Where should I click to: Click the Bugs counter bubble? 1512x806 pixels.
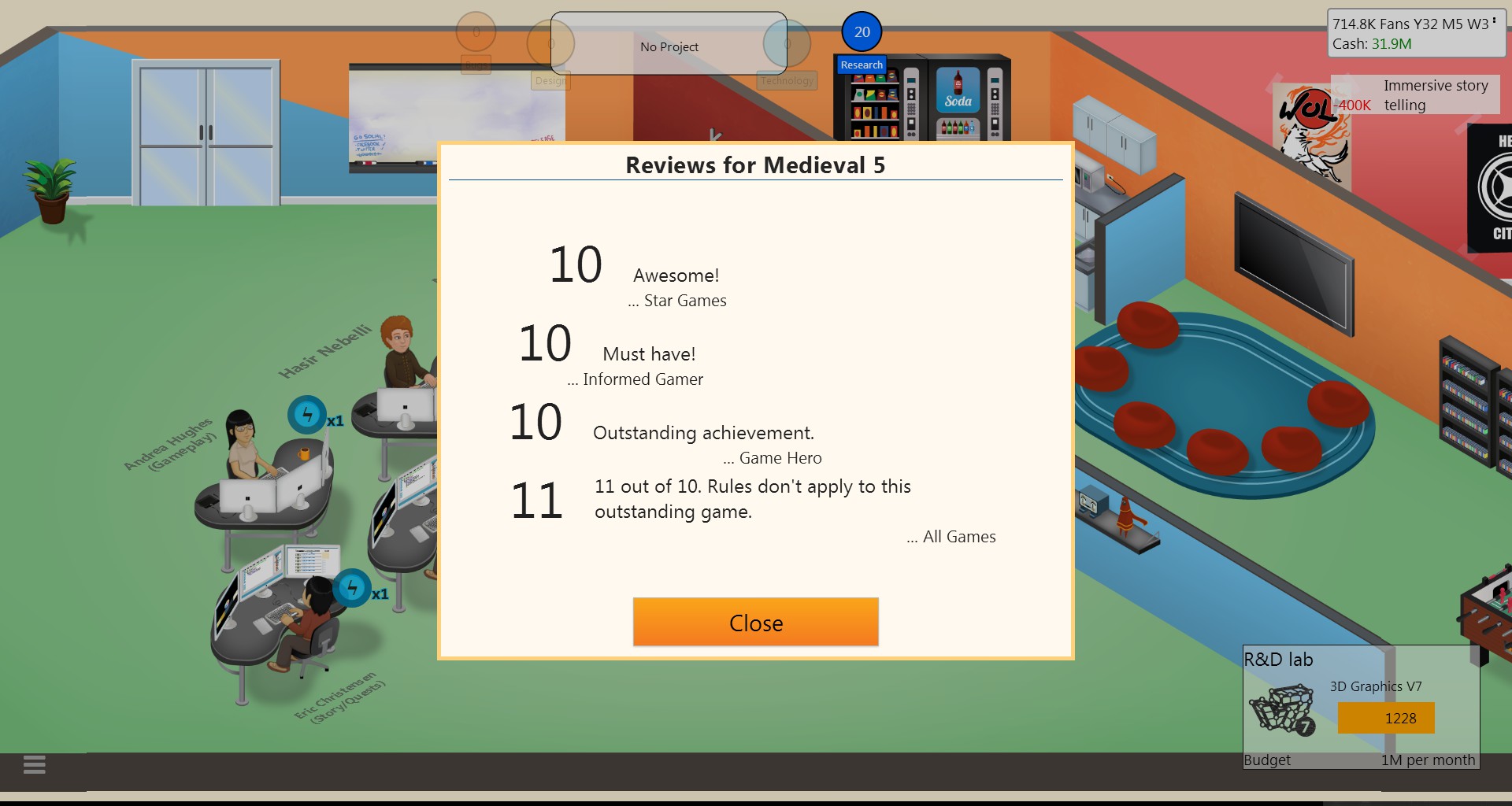pos(476,32)
